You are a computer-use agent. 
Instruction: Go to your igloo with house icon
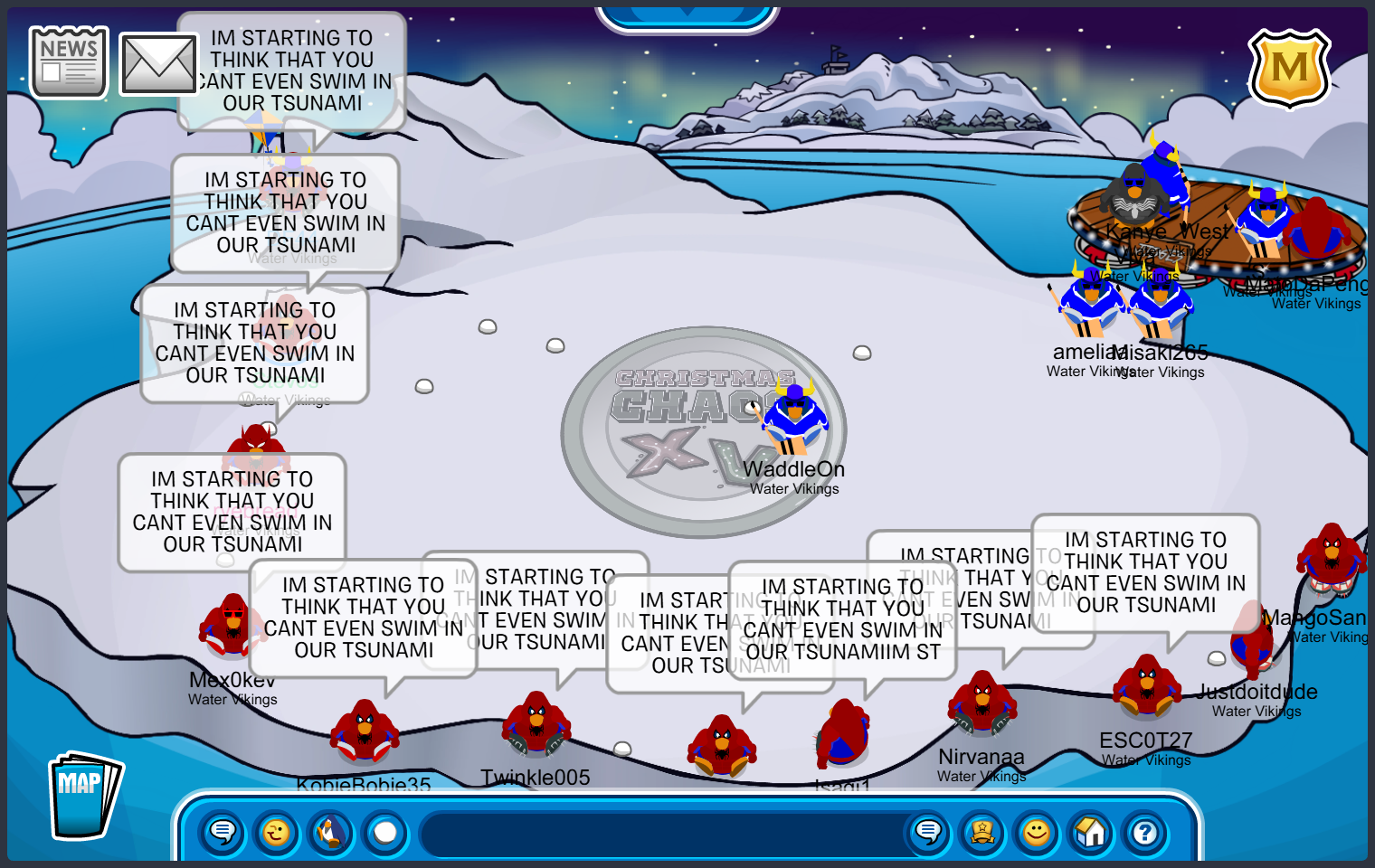click(1091, 832)
